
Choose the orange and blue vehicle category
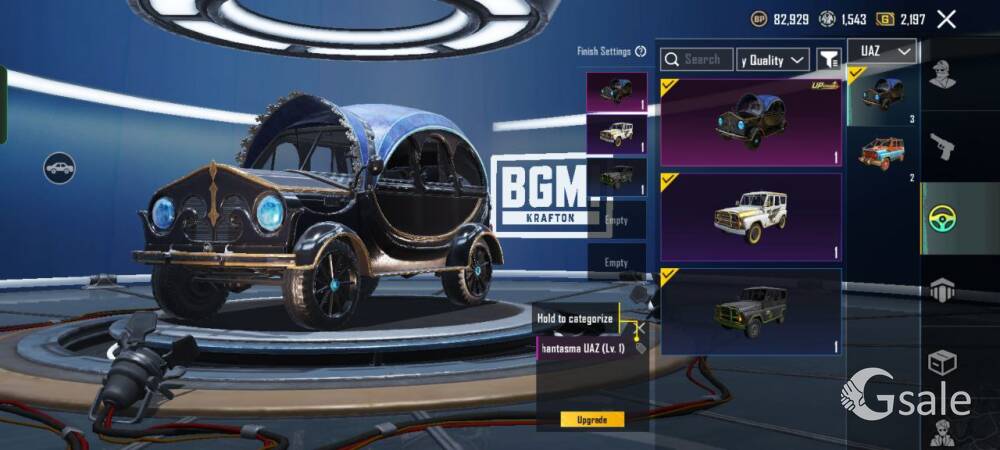(881, 153)
